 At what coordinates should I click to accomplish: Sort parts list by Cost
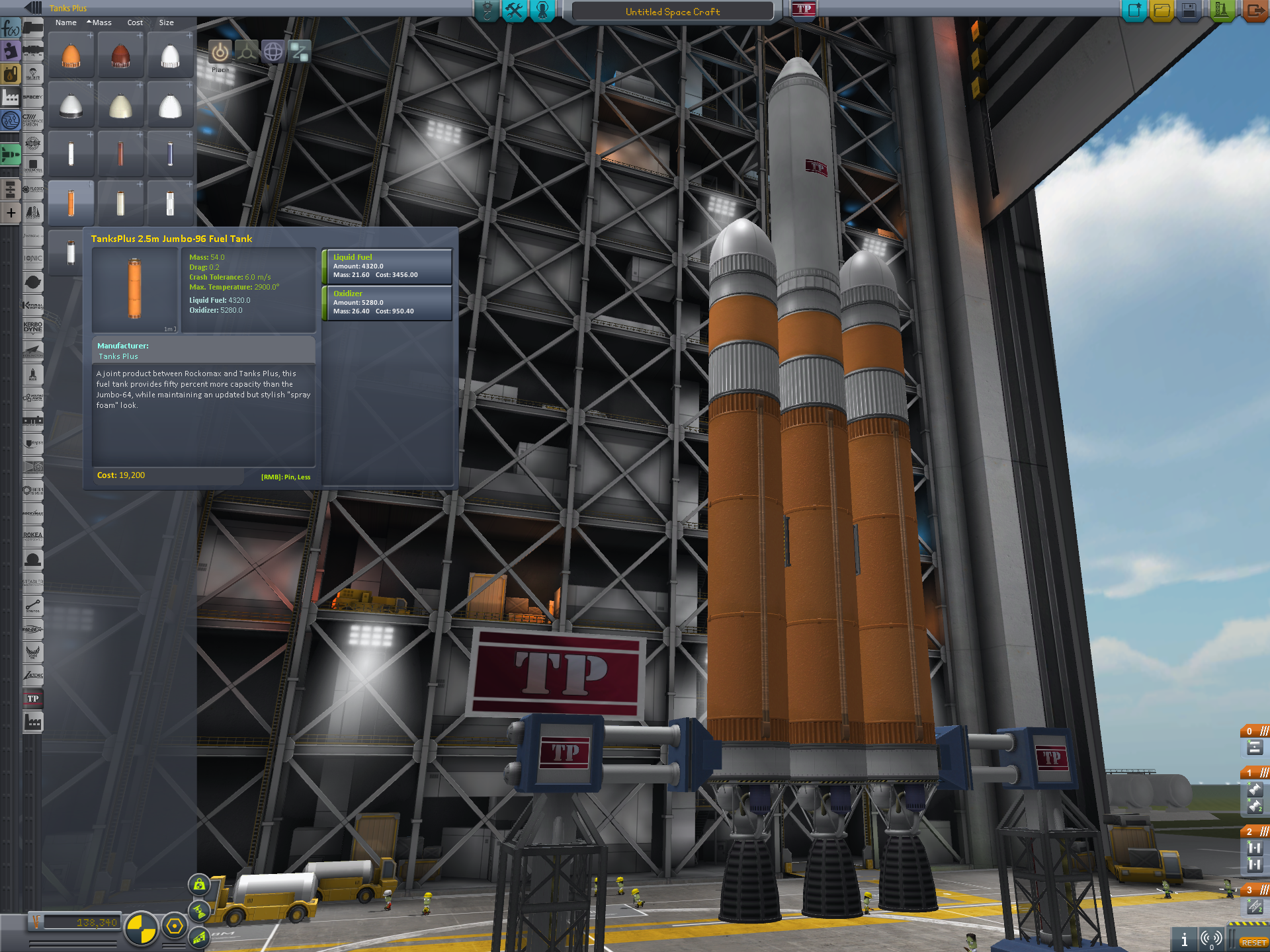135,22
